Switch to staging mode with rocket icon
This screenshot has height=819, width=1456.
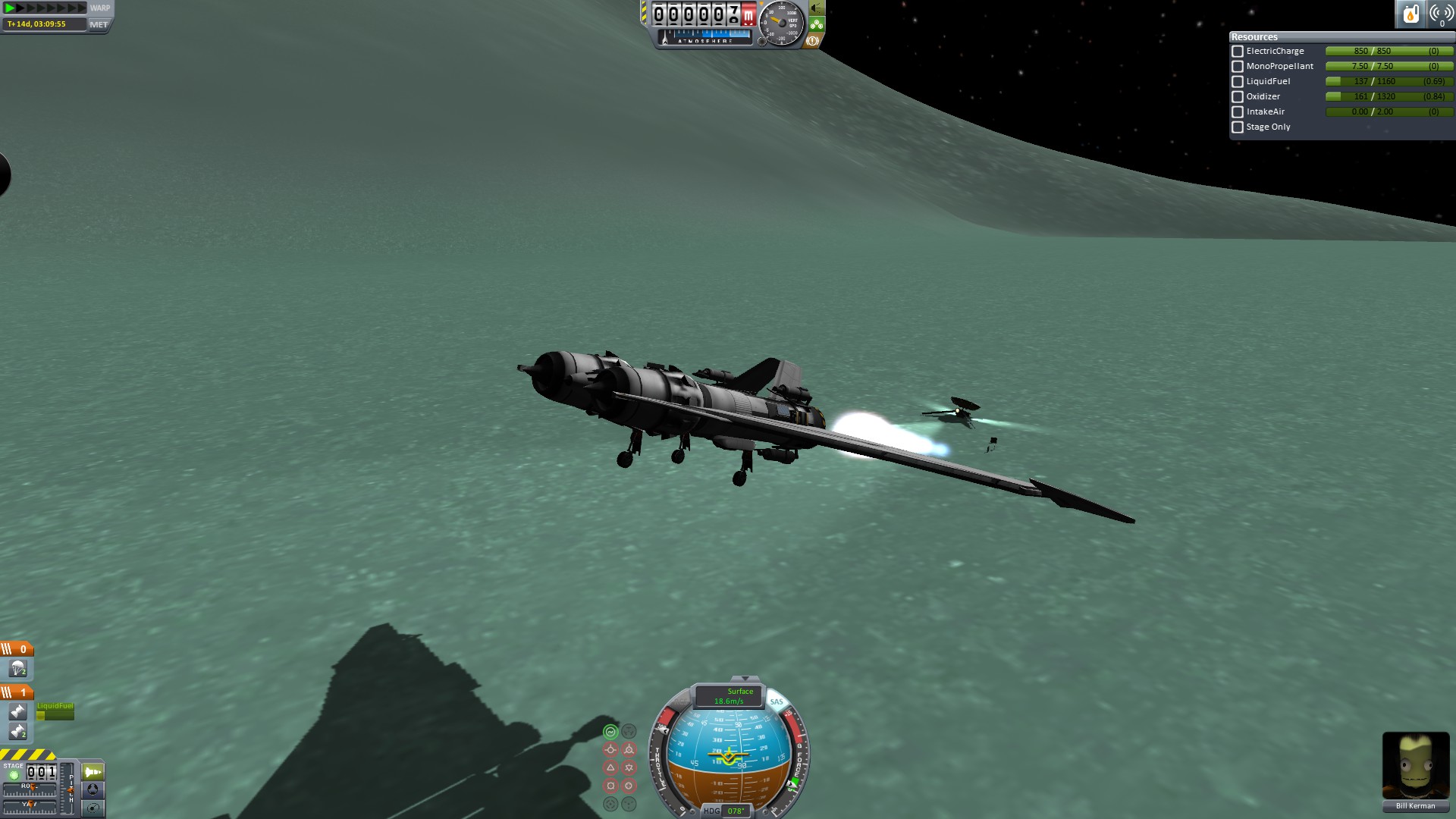(x=93, y=772)
